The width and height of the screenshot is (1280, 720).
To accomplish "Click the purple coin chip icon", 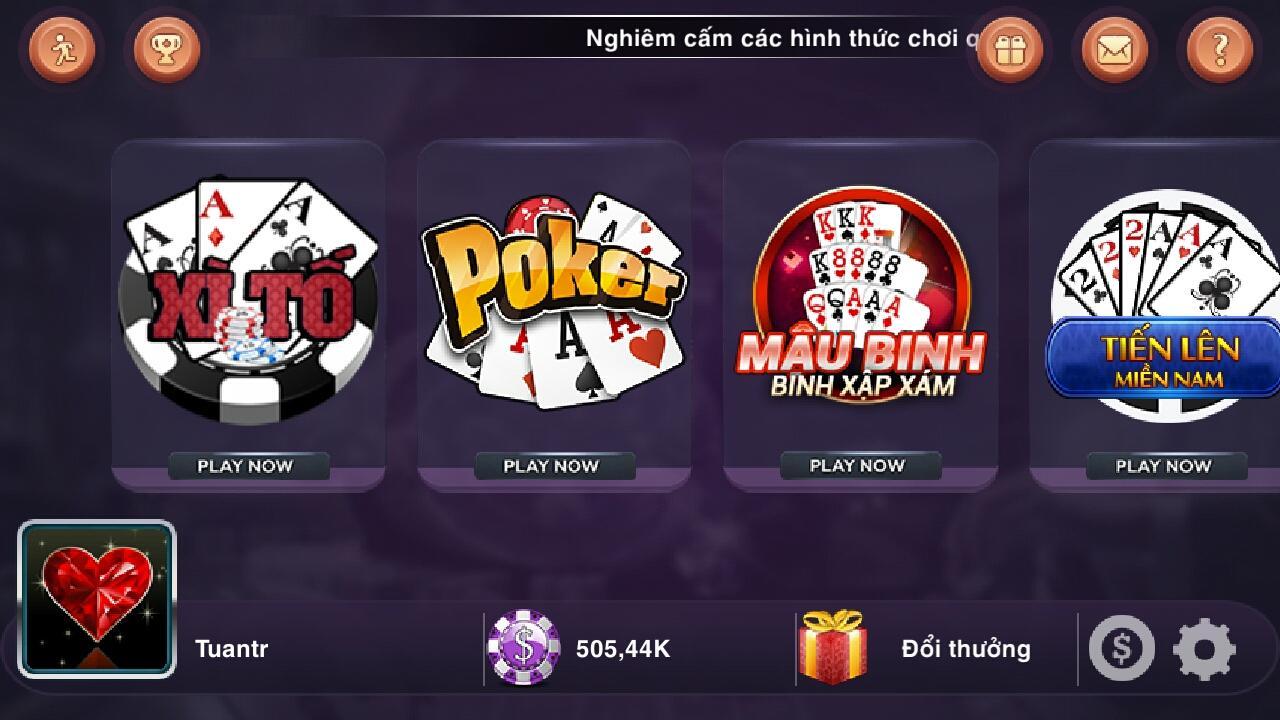I will 524,648.
